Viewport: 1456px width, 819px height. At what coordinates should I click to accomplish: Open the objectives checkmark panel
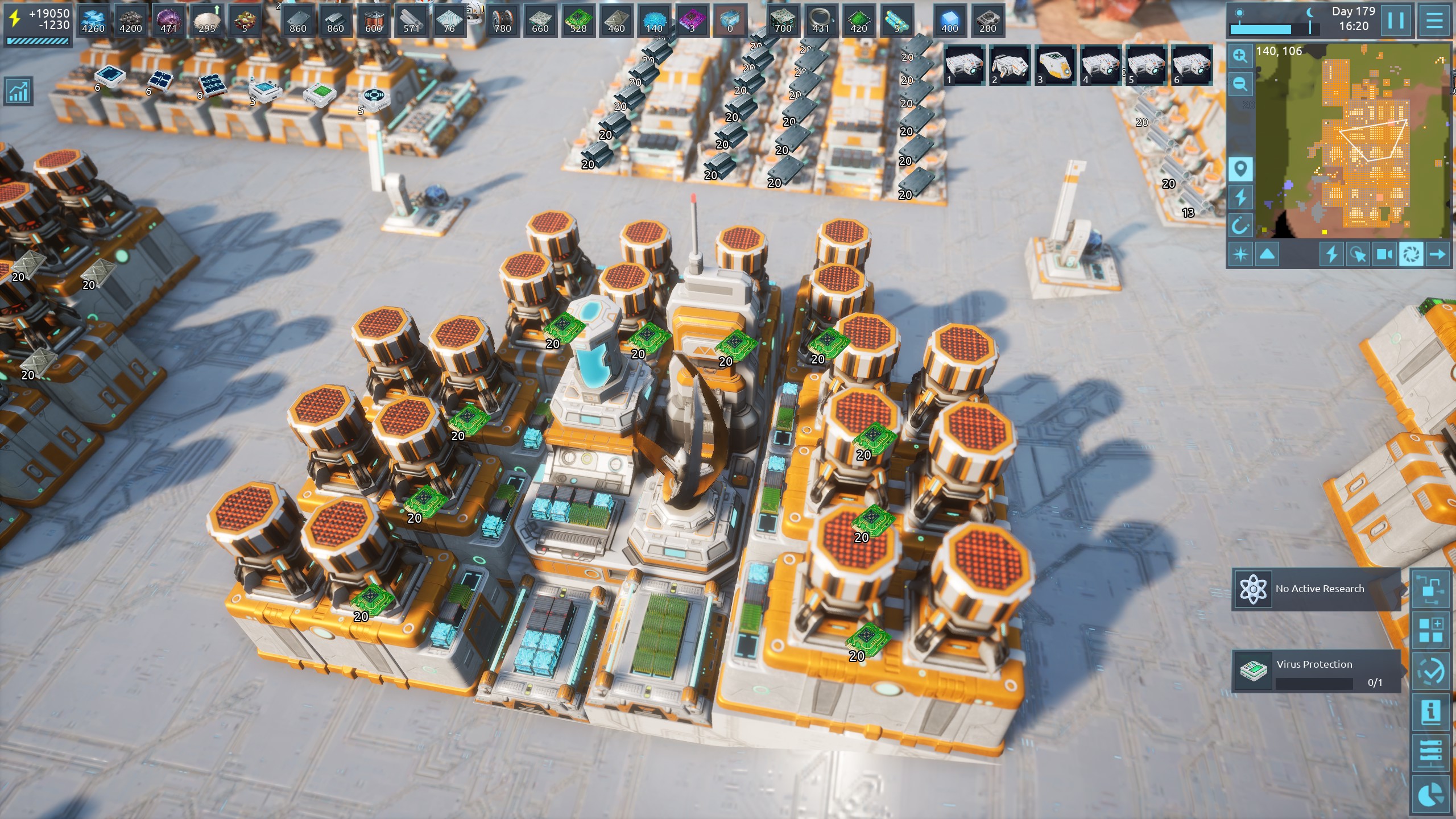click(1430, 672)
